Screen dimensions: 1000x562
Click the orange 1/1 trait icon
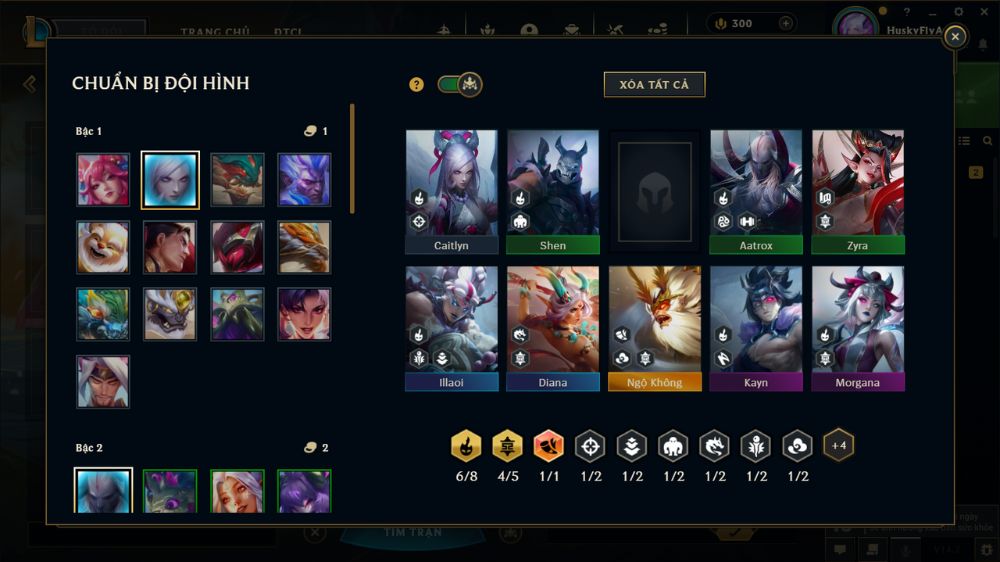[549, 446]
